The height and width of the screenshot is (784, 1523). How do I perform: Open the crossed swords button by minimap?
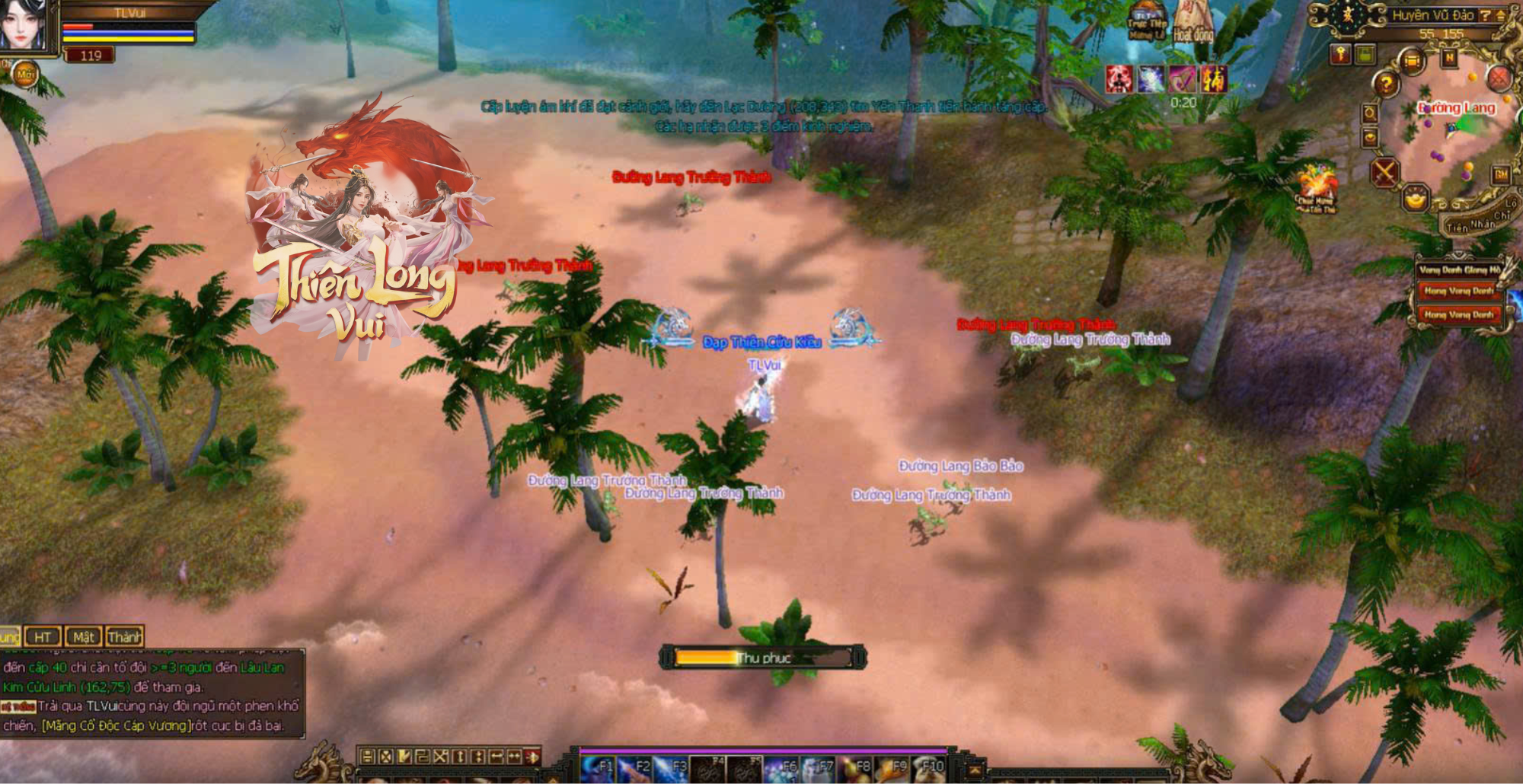(1384, 172)
